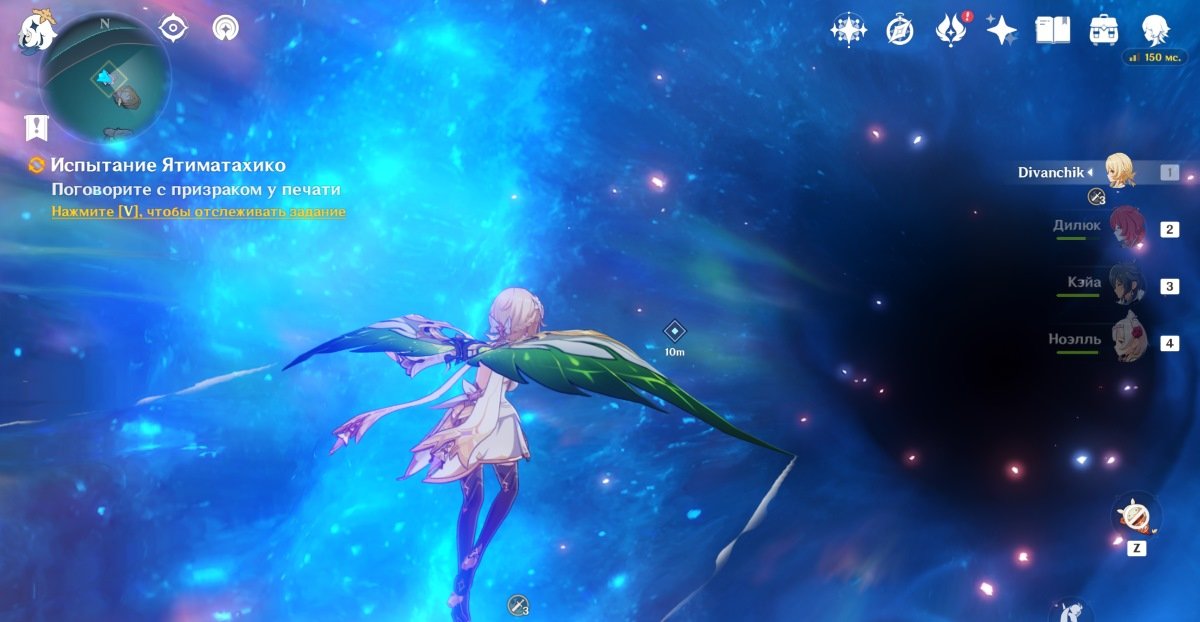Viewport: 1200px width, 622px height.
Task: Switch to party member Ноэлль
Action: coord(1127,342)
